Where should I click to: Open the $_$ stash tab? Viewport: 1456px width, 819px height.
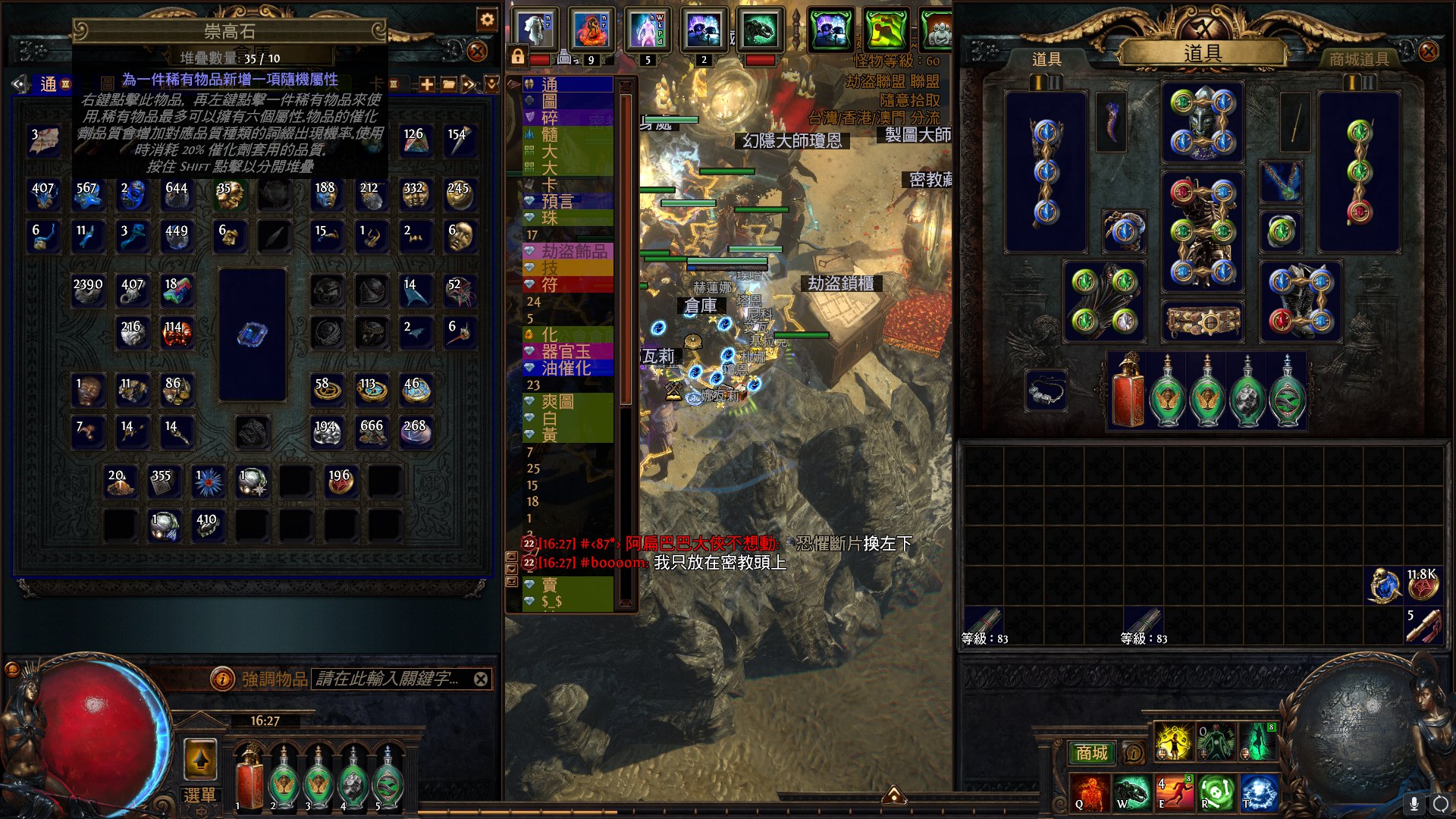click(x=552, y=602)
